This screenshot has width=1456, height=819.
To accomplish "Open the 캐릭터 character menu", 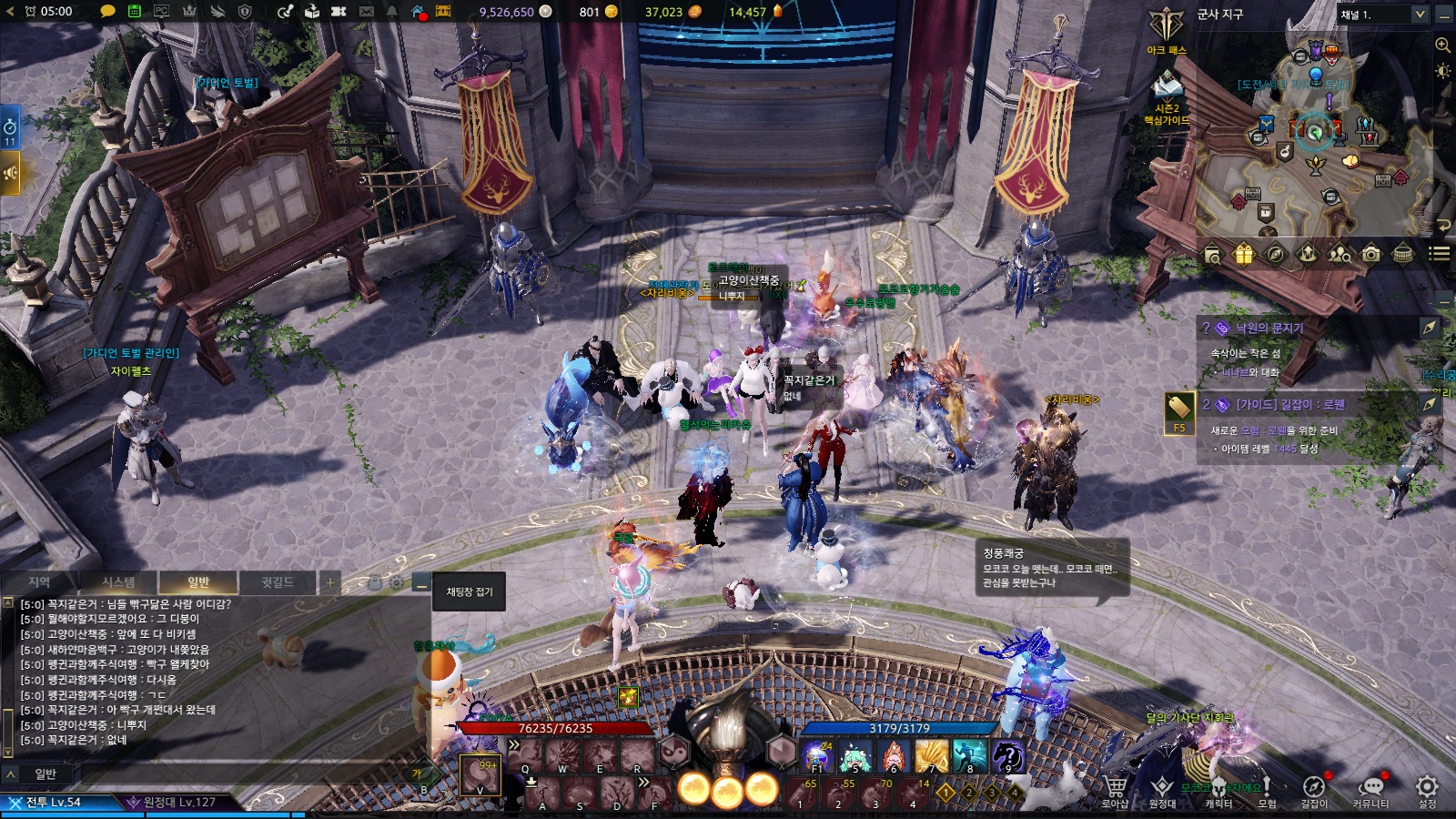I will coord(1218,788).
